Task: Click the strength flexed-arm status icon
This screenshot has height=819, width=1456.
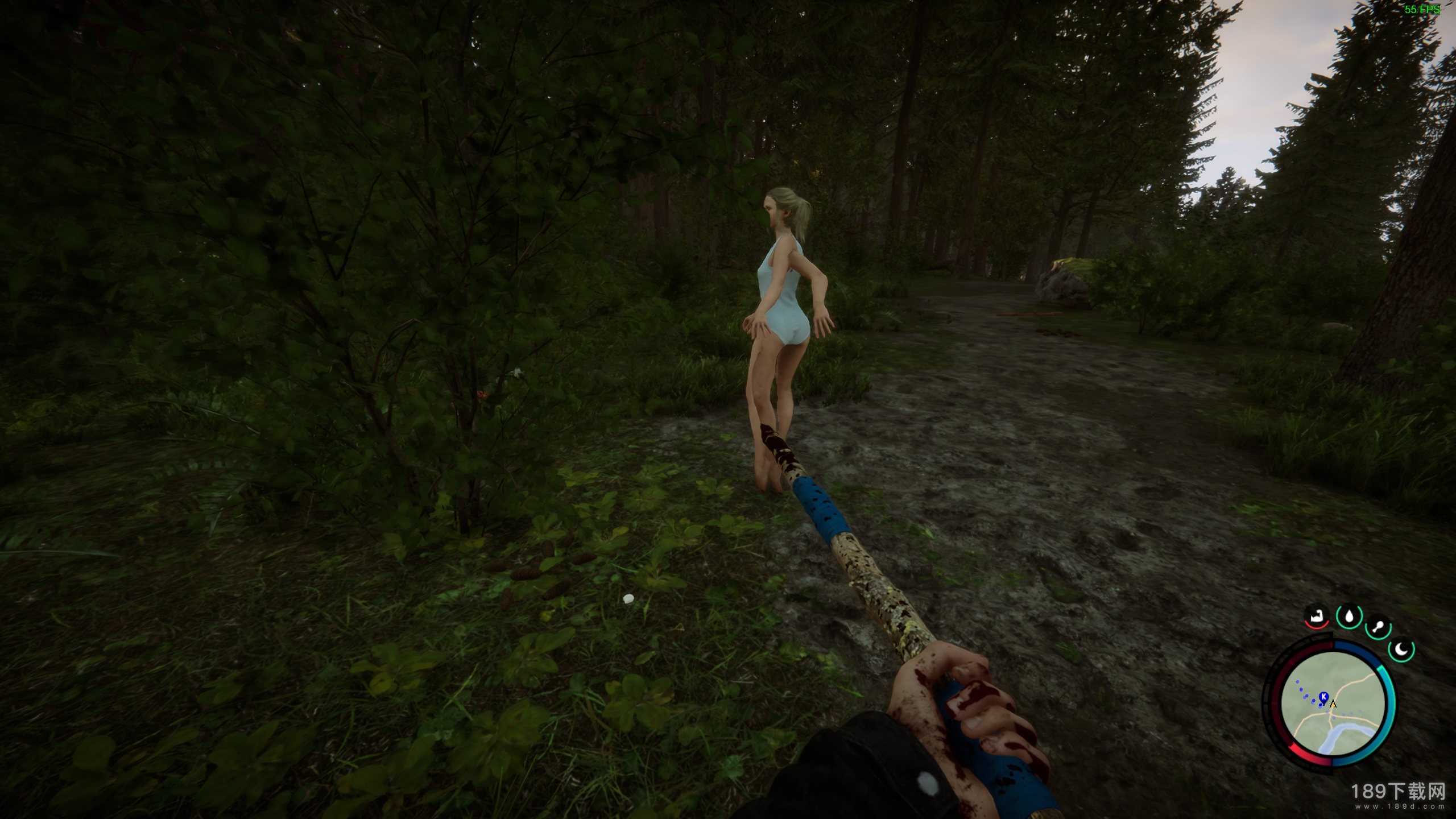Action: tap(1316, 616)
